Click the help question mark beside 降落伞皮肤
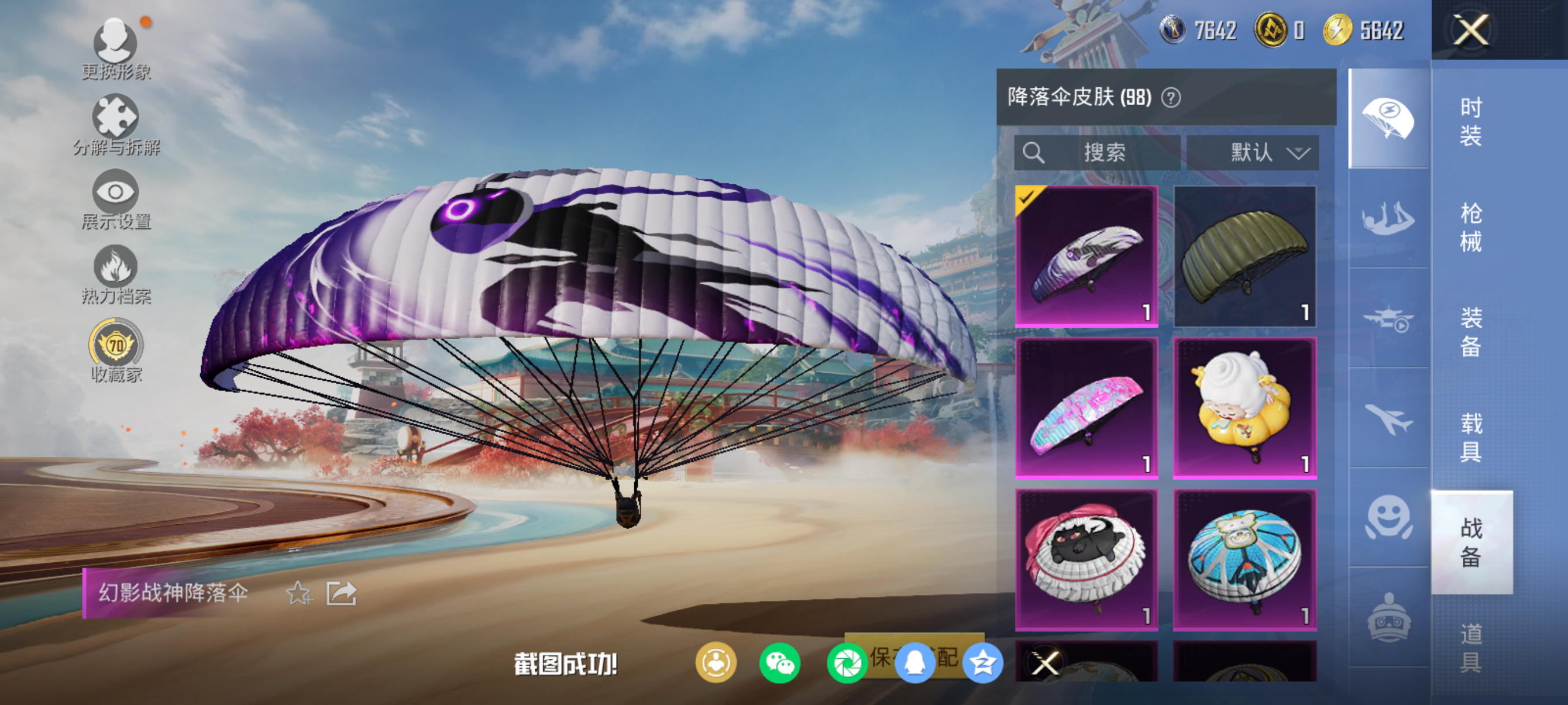This screenshot has width=1568, height=705. pos(1171,97)
